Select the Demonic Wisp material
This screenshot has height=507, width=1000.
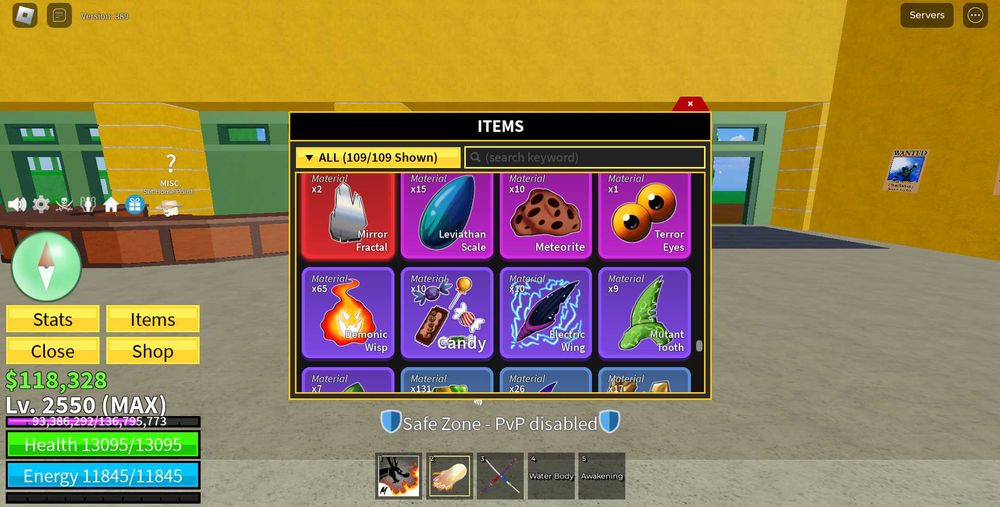pyautogui.click(x=348, y=313)
